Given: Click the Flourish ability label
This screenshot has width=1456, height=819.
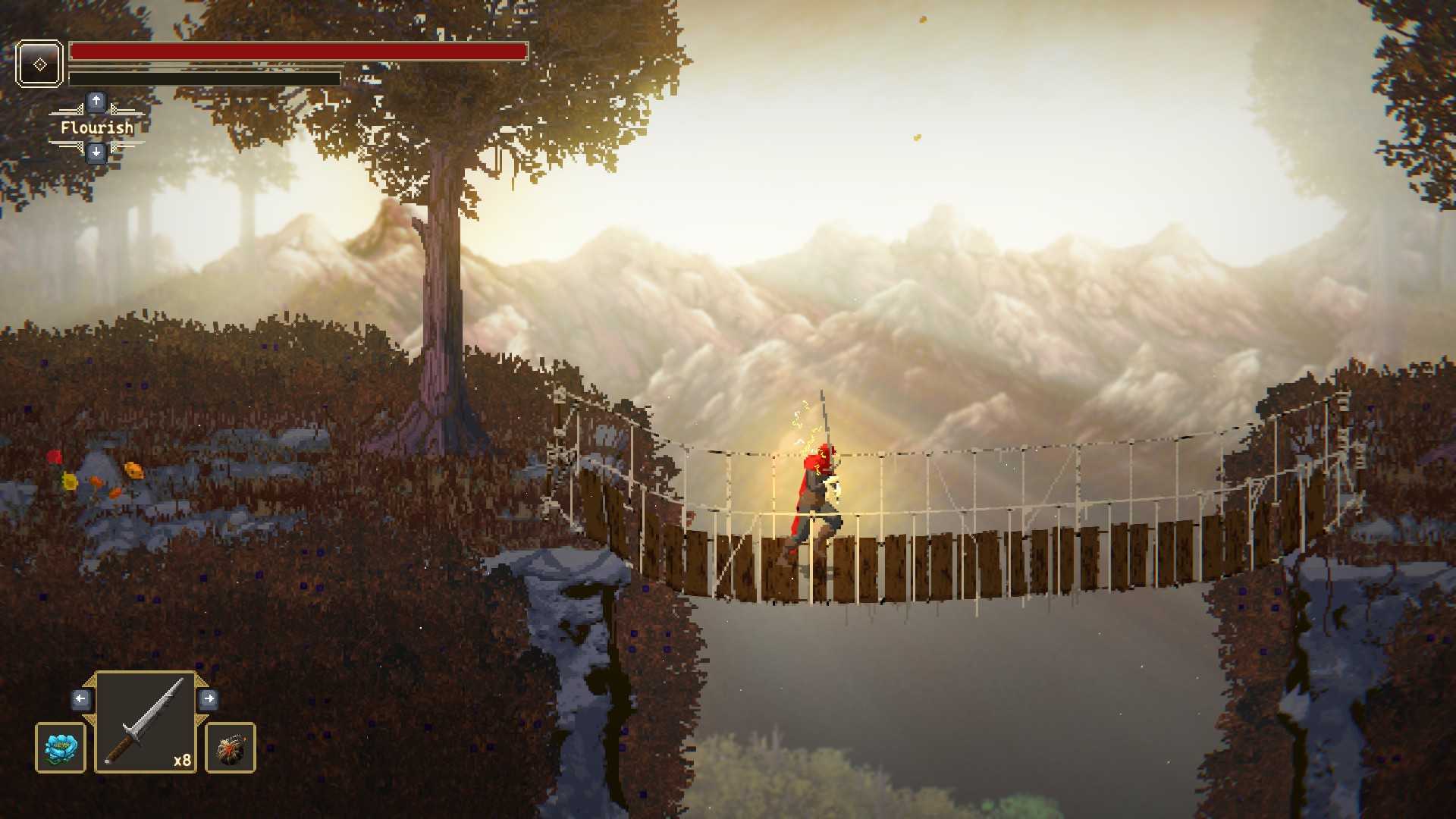Looking at the screenshot, I should (x=96, y=127).
